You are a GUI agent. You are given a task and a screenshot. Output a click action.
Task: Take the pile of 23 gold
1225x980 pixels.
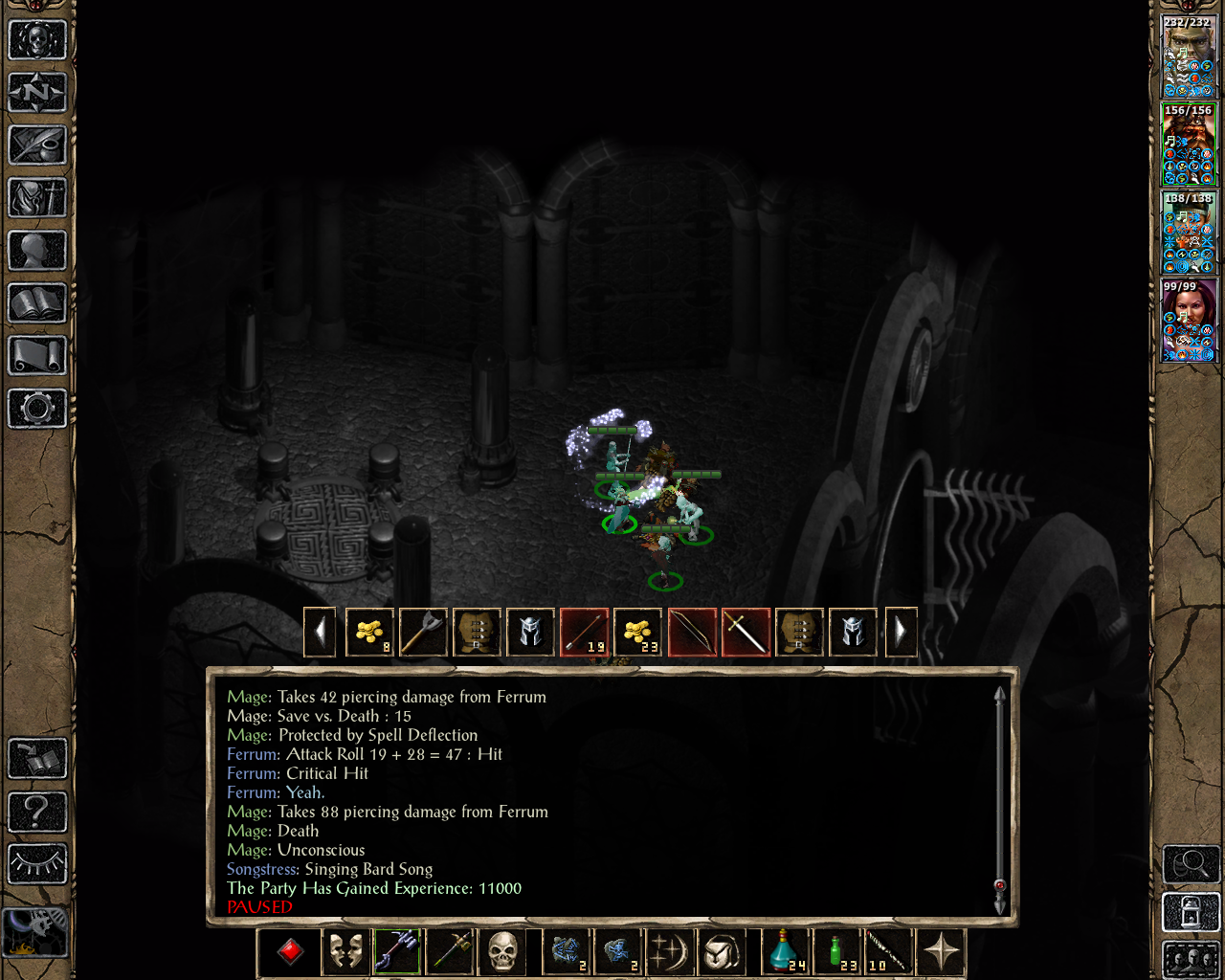[637, 632]
